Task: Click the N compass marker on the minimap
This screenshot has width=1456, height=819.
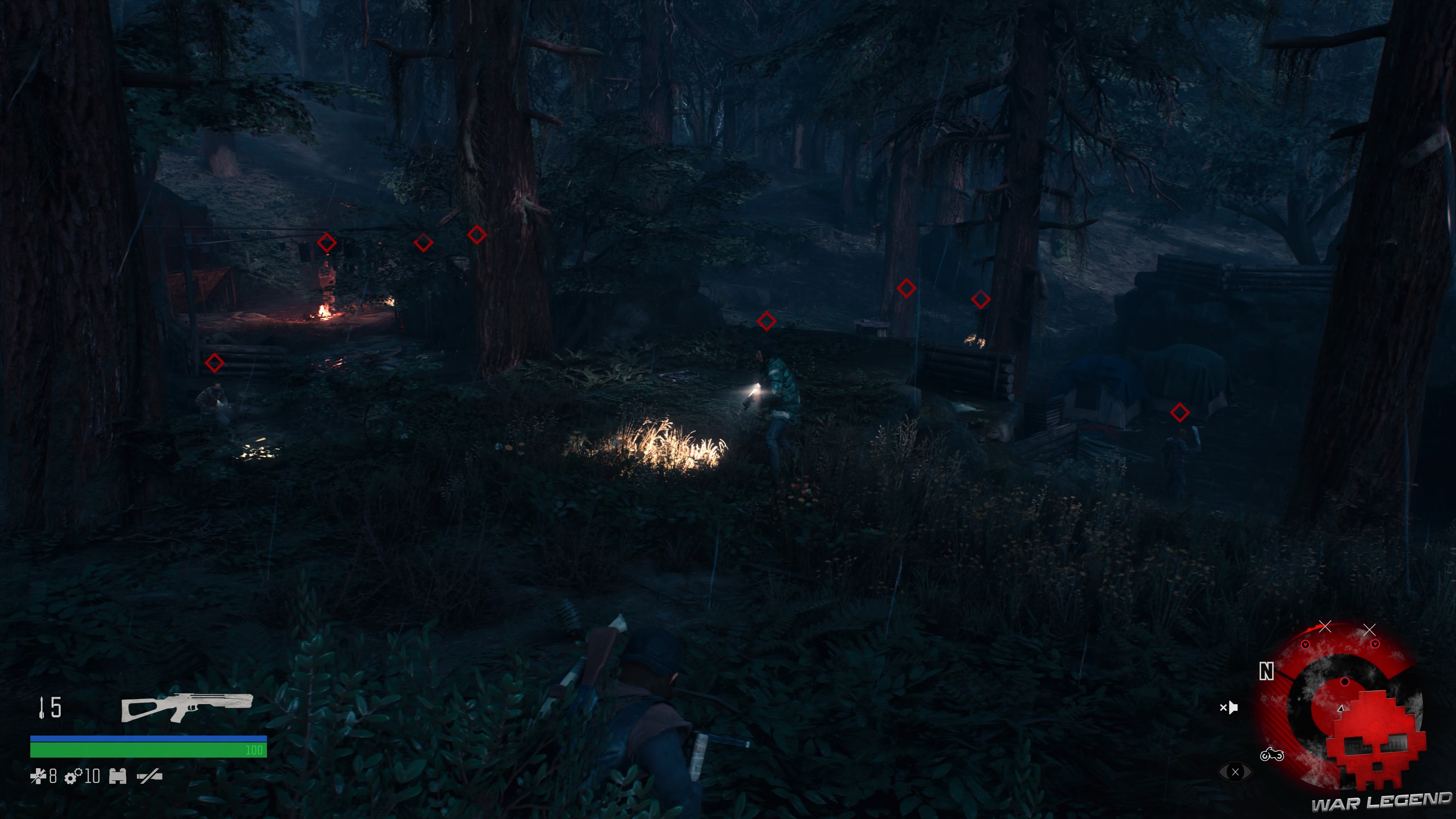Action: point(1267,671)
